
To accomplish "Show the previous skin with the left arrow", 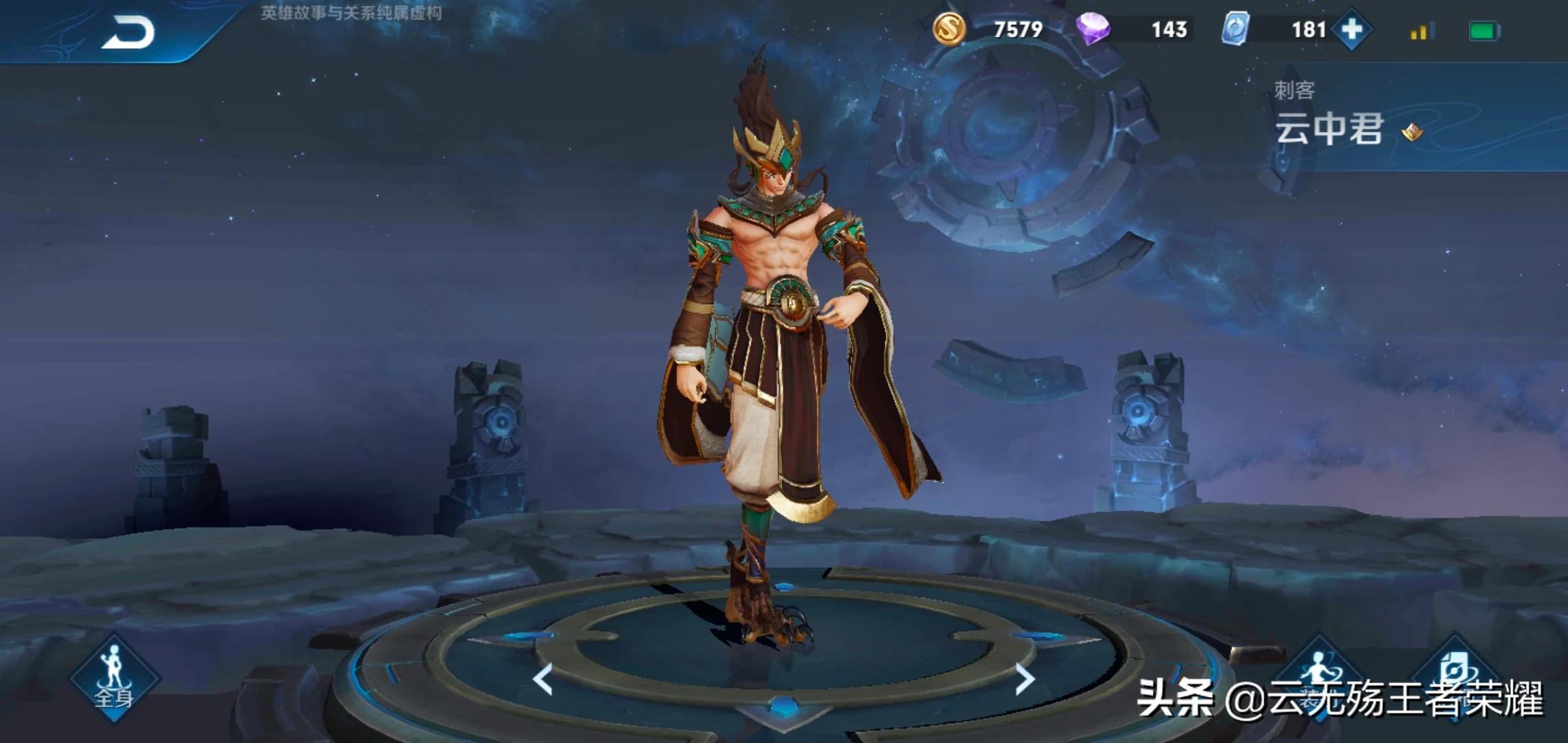I will point(543,679).
